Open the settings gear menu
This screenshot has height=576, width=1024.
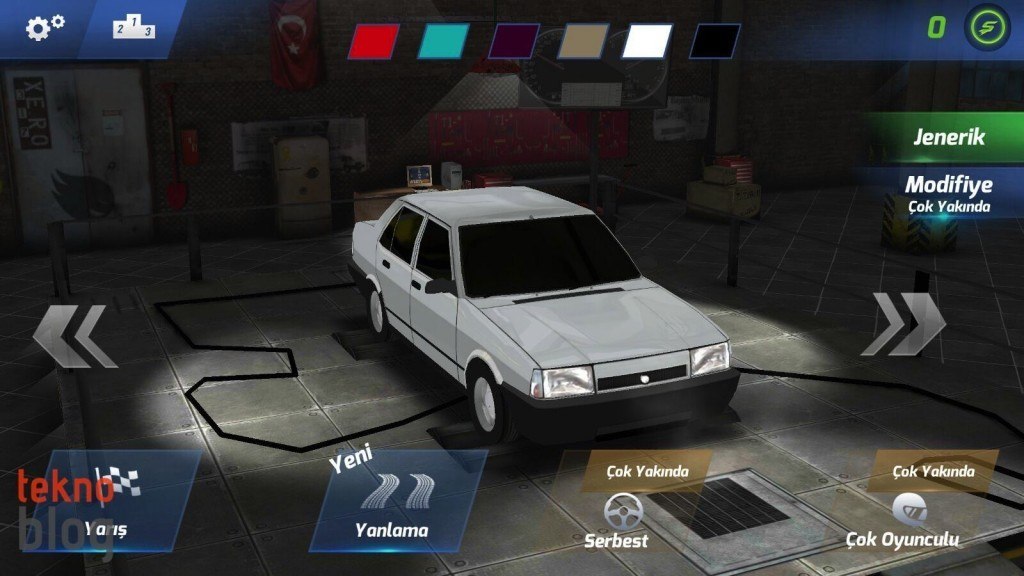pyautogui.click(x=45, y=27)
